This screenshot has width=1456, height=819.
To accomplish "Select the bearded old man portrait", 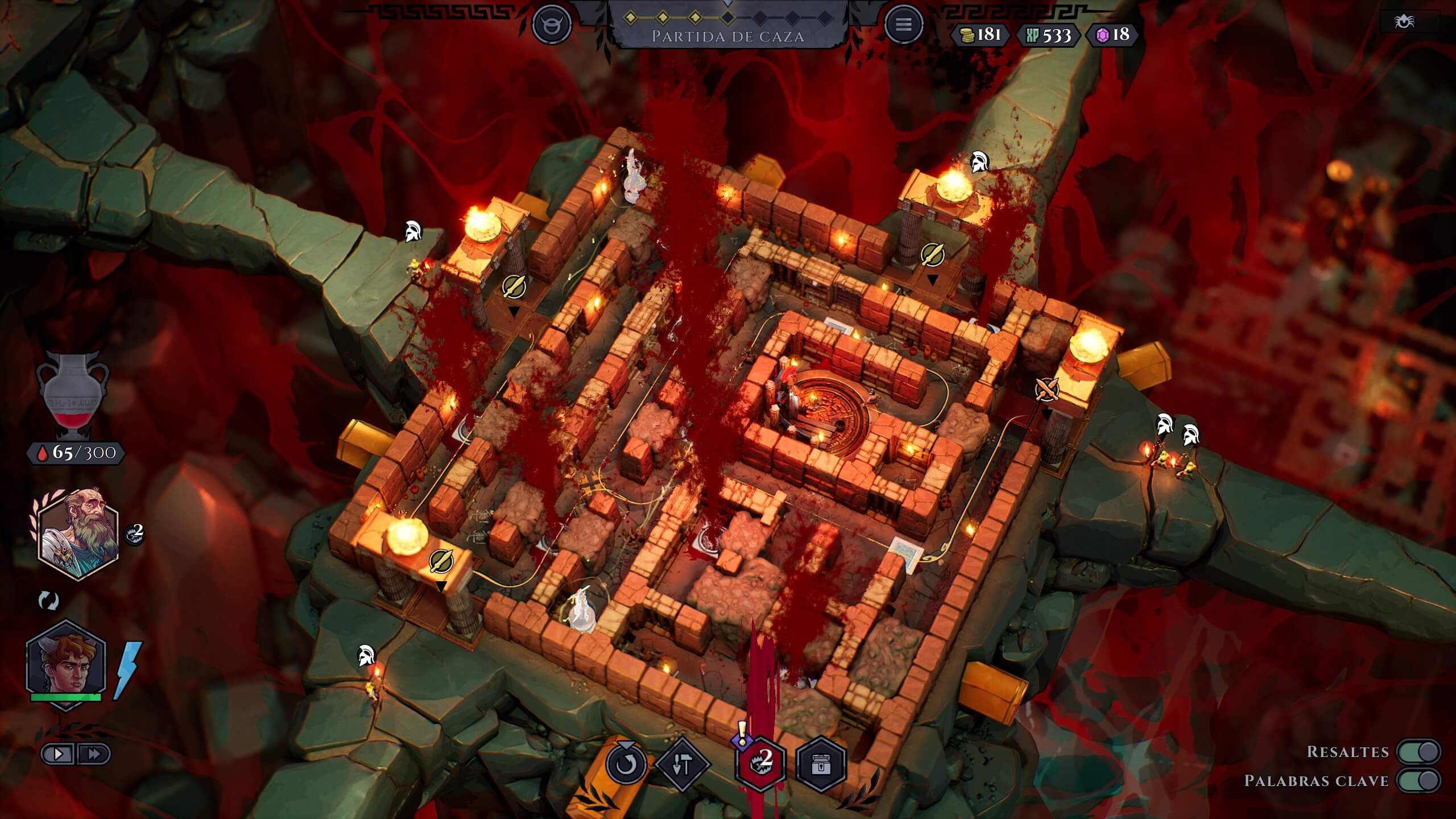I will click(78, 533).
